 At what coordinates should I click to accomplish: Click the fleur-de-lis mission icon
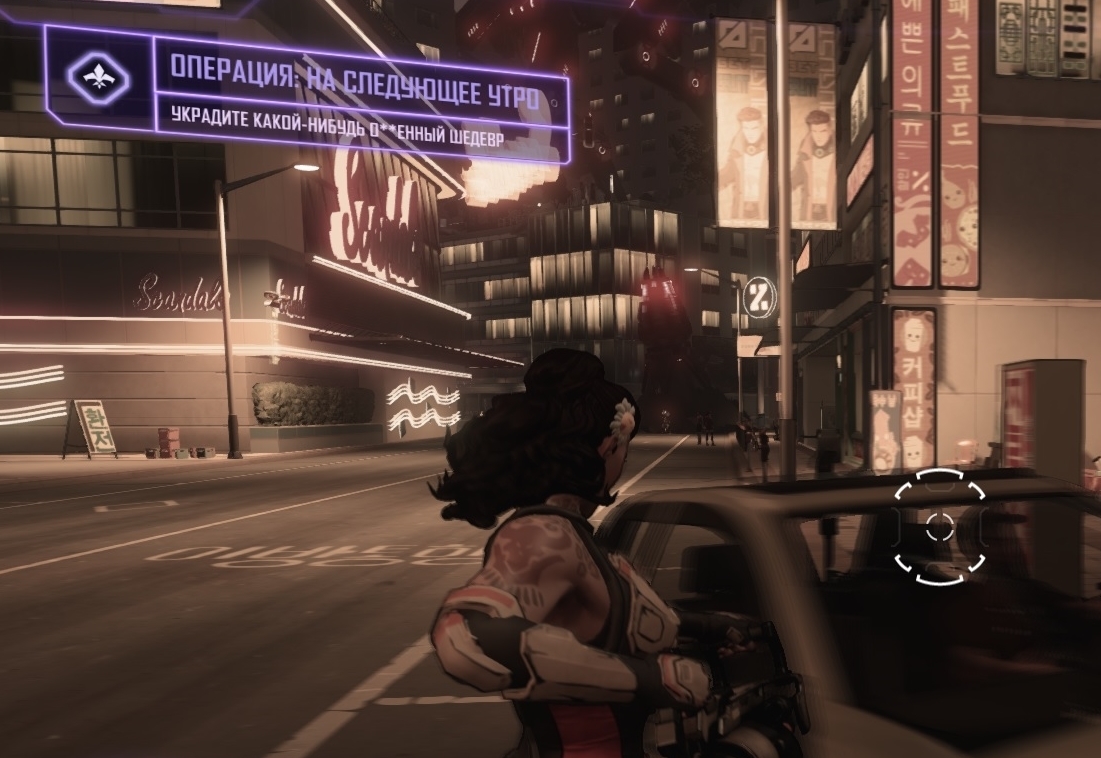pos(98,78)
